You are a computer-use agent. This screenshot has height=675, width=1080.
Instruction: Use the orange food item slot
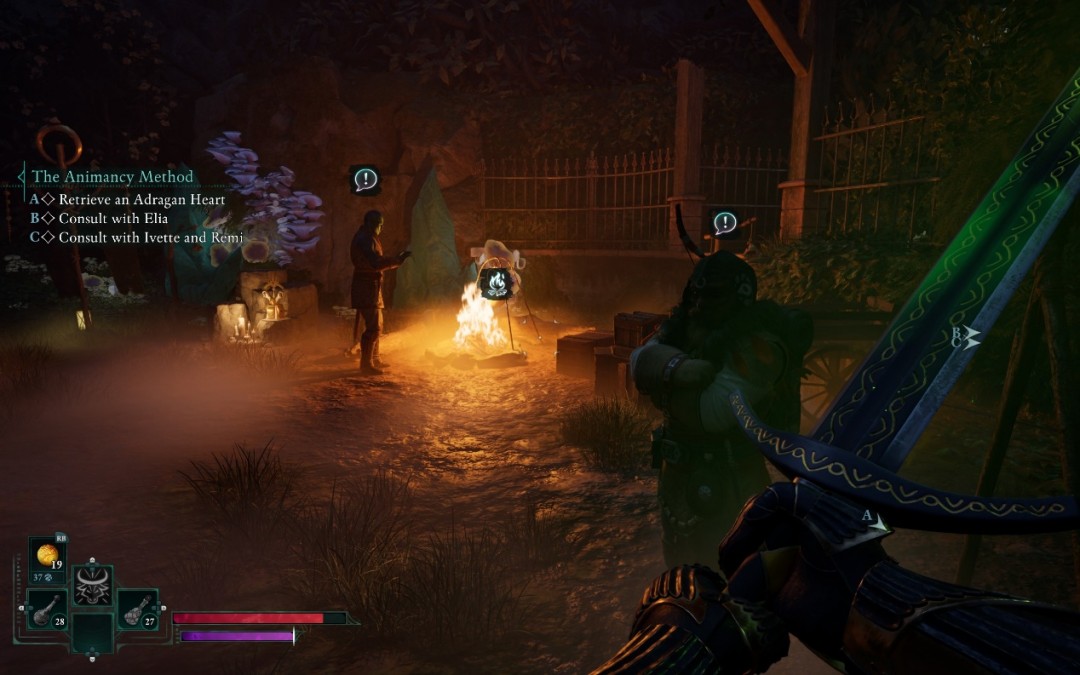tap(47, 558)
